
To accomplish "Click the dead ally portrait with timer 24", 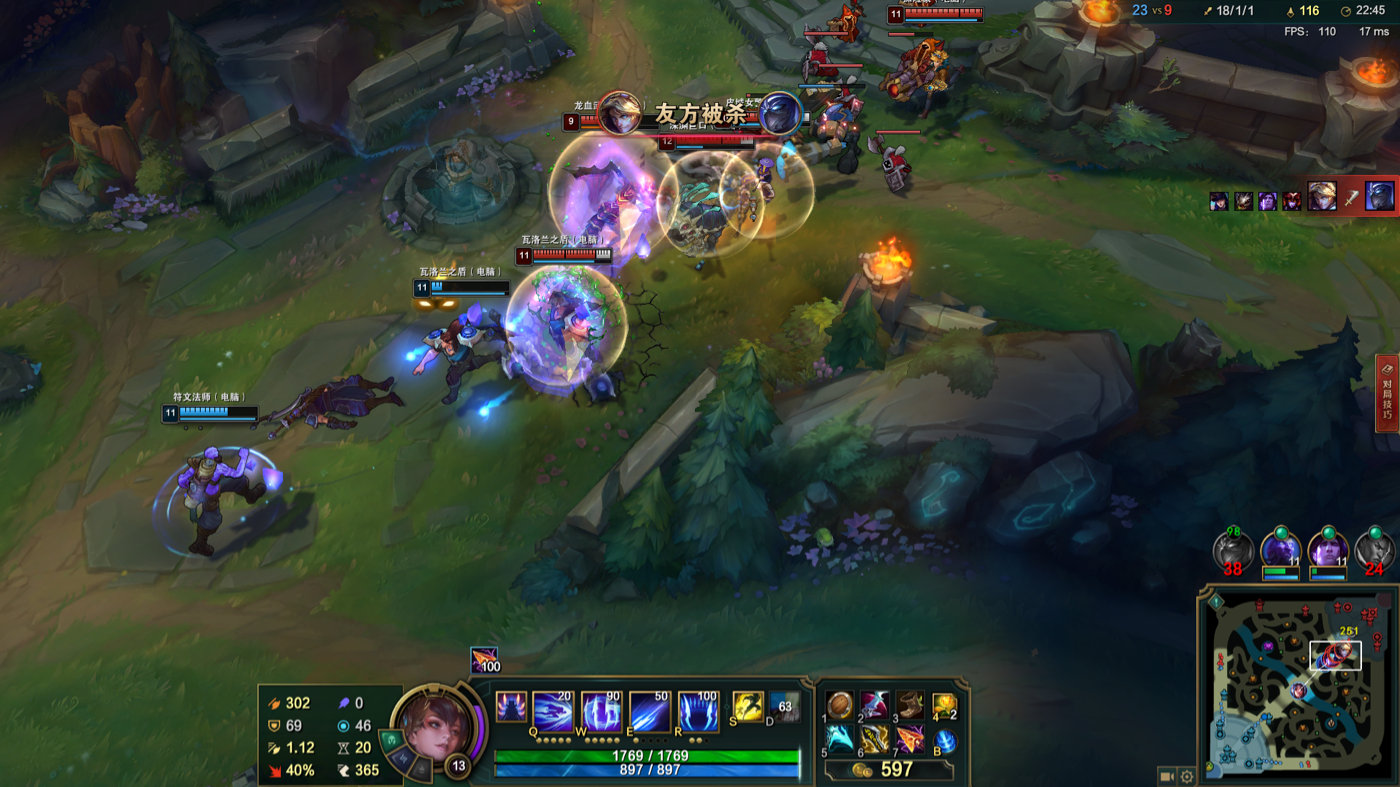I will [x=1374, y=550].
